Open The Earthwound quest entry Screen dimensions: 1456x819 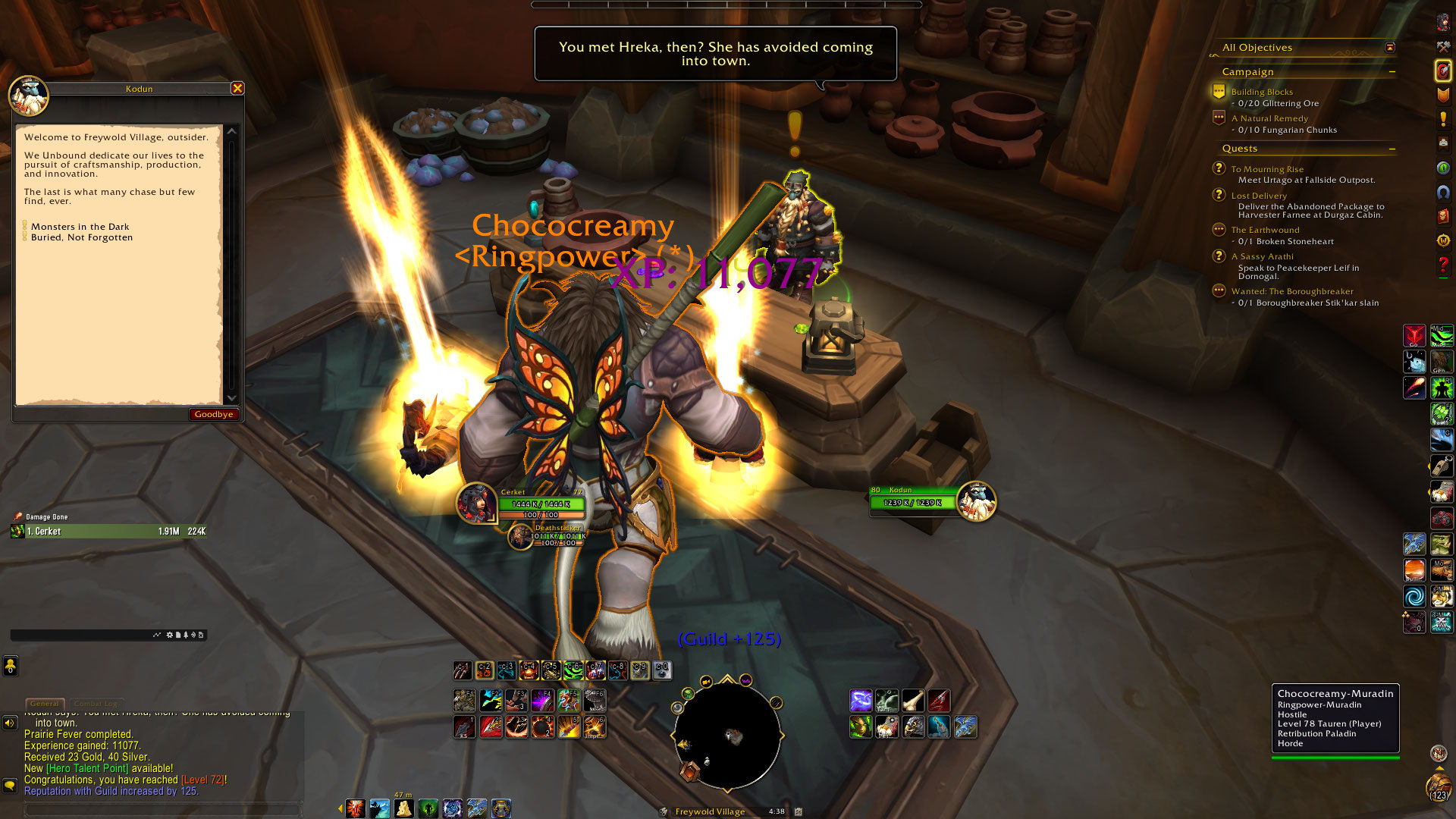[x=1265, y=230]
